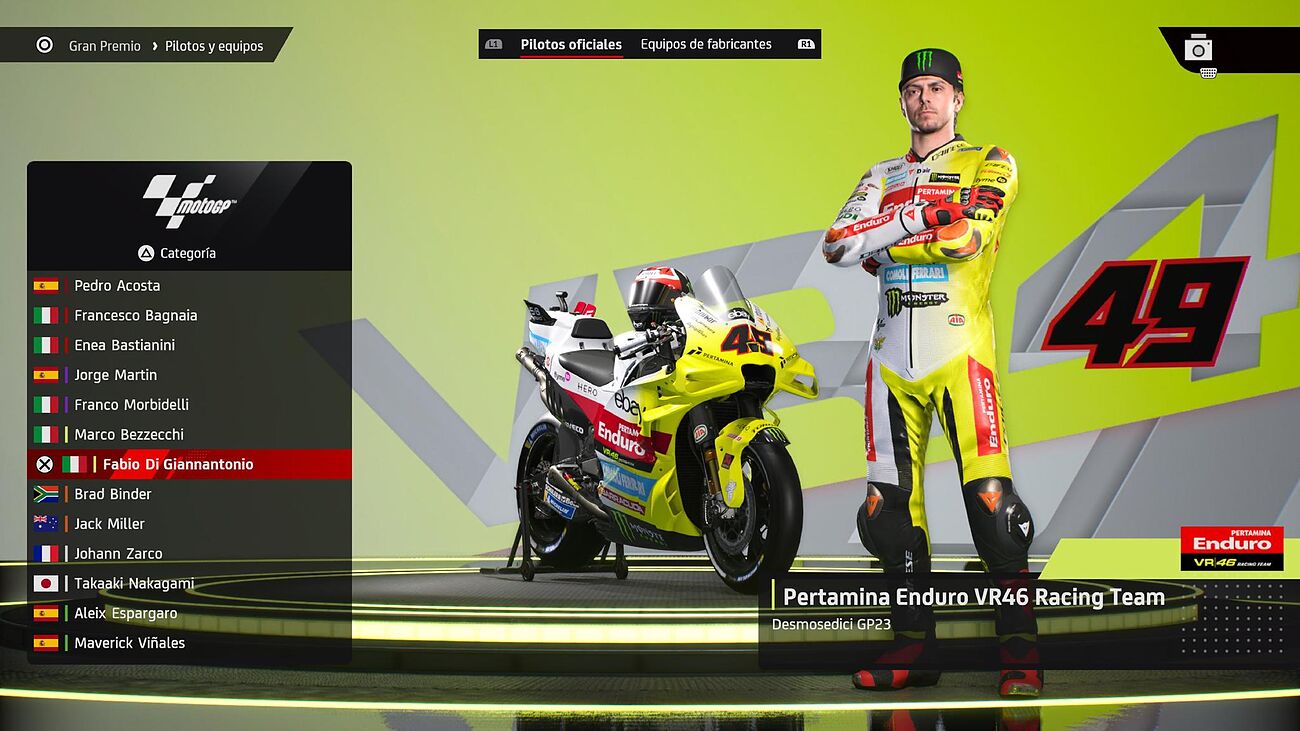
Task: Pick Enea Bastianini as rider
Action: 124,345
